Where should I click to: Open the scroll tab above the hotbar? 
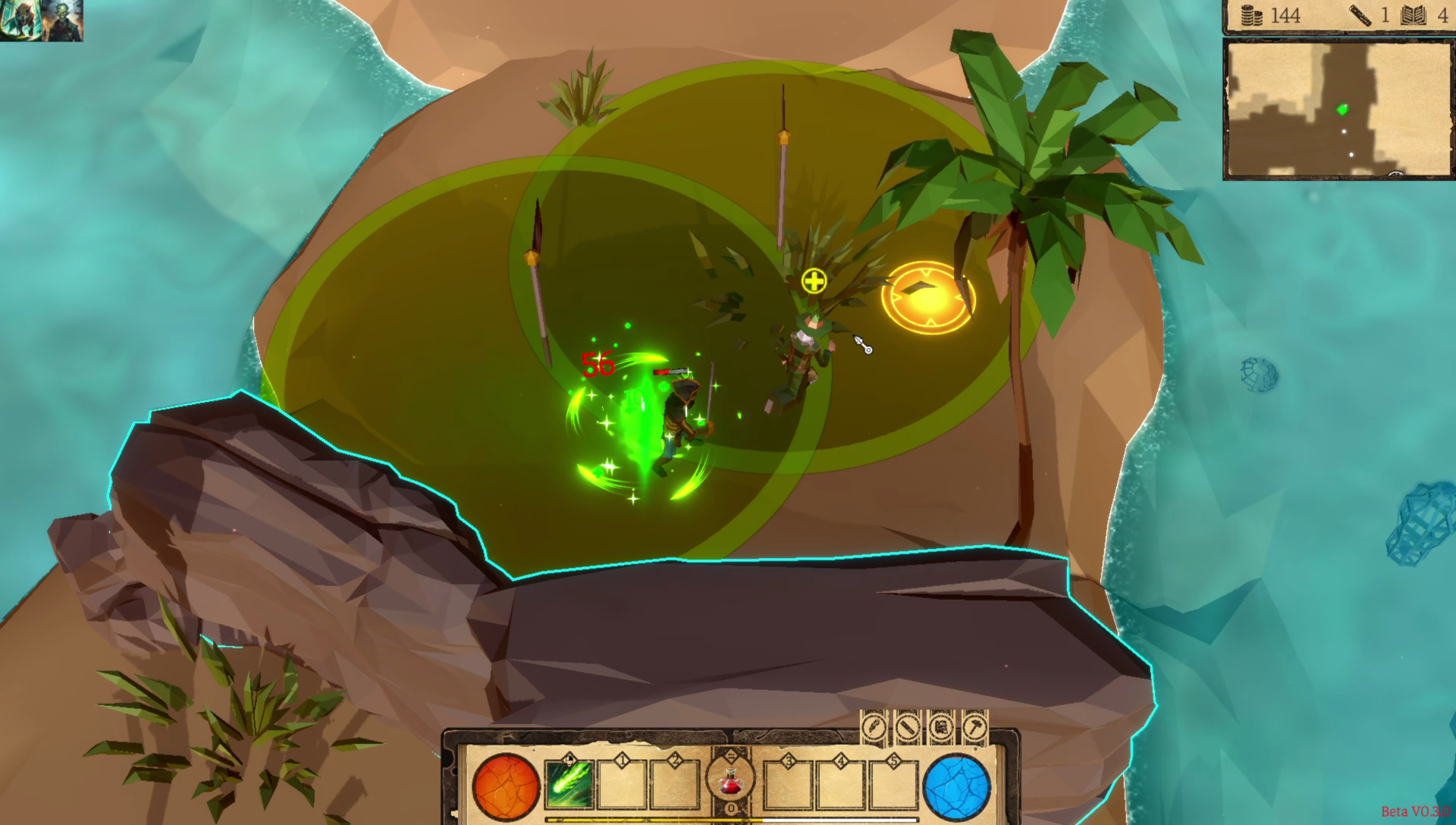coord(908,728)
